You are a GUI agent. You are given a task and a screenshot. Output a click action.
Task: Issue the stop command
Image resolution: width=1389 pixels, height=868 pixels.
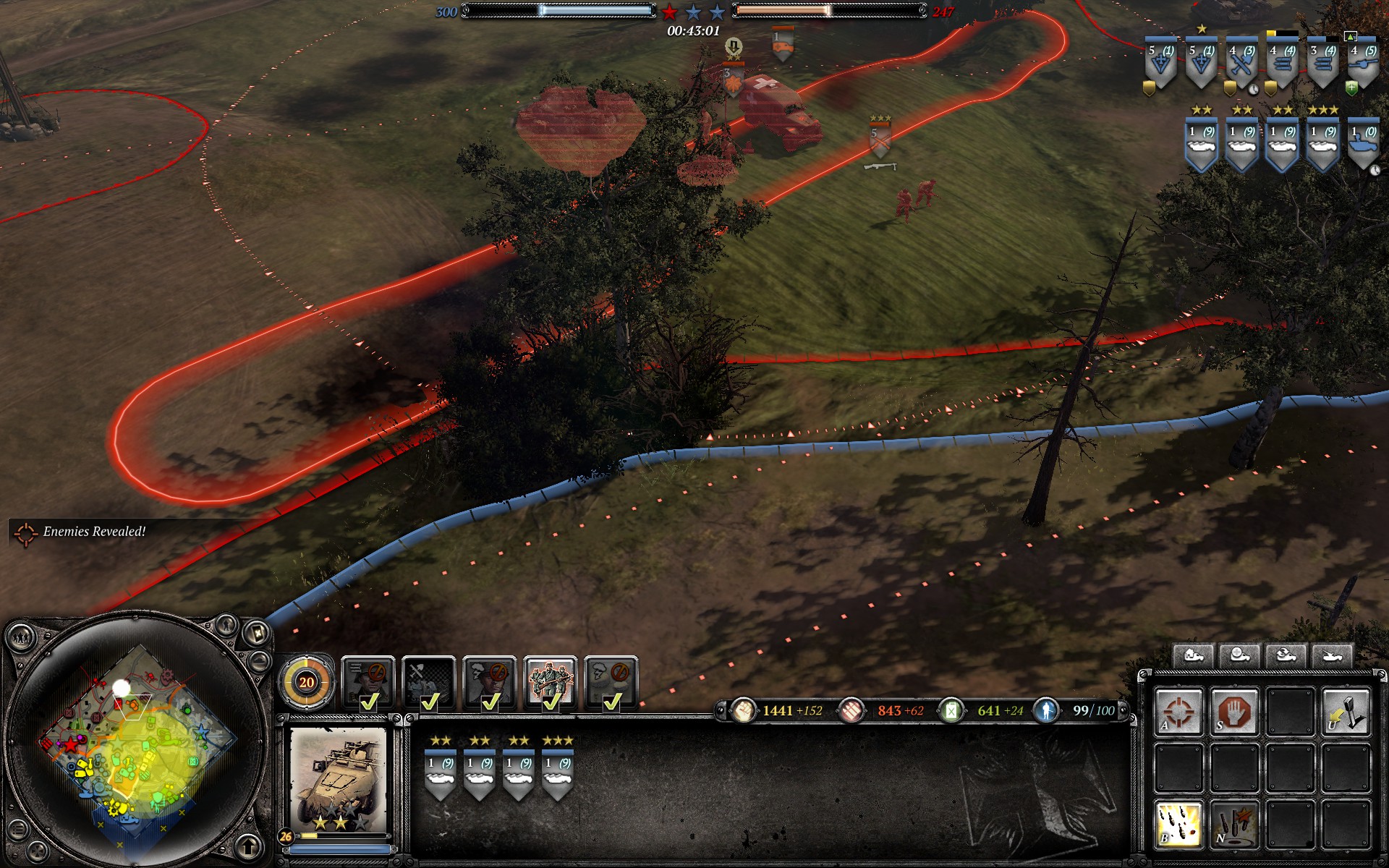(x=1234, y=712)
